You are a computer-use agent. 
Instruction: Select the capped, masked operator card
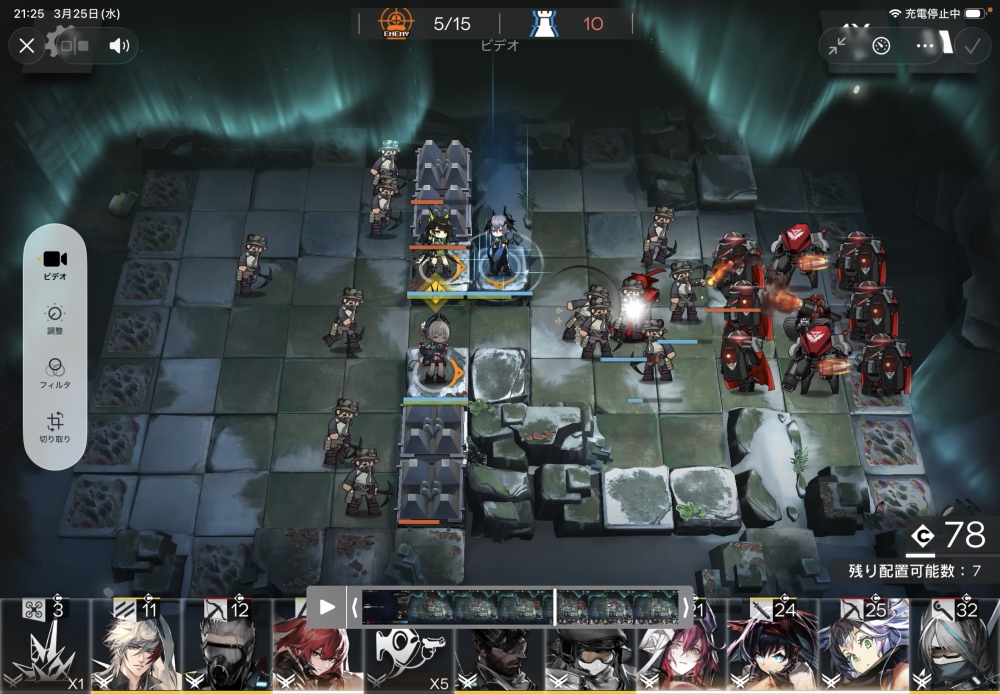(x=590, y=660)
